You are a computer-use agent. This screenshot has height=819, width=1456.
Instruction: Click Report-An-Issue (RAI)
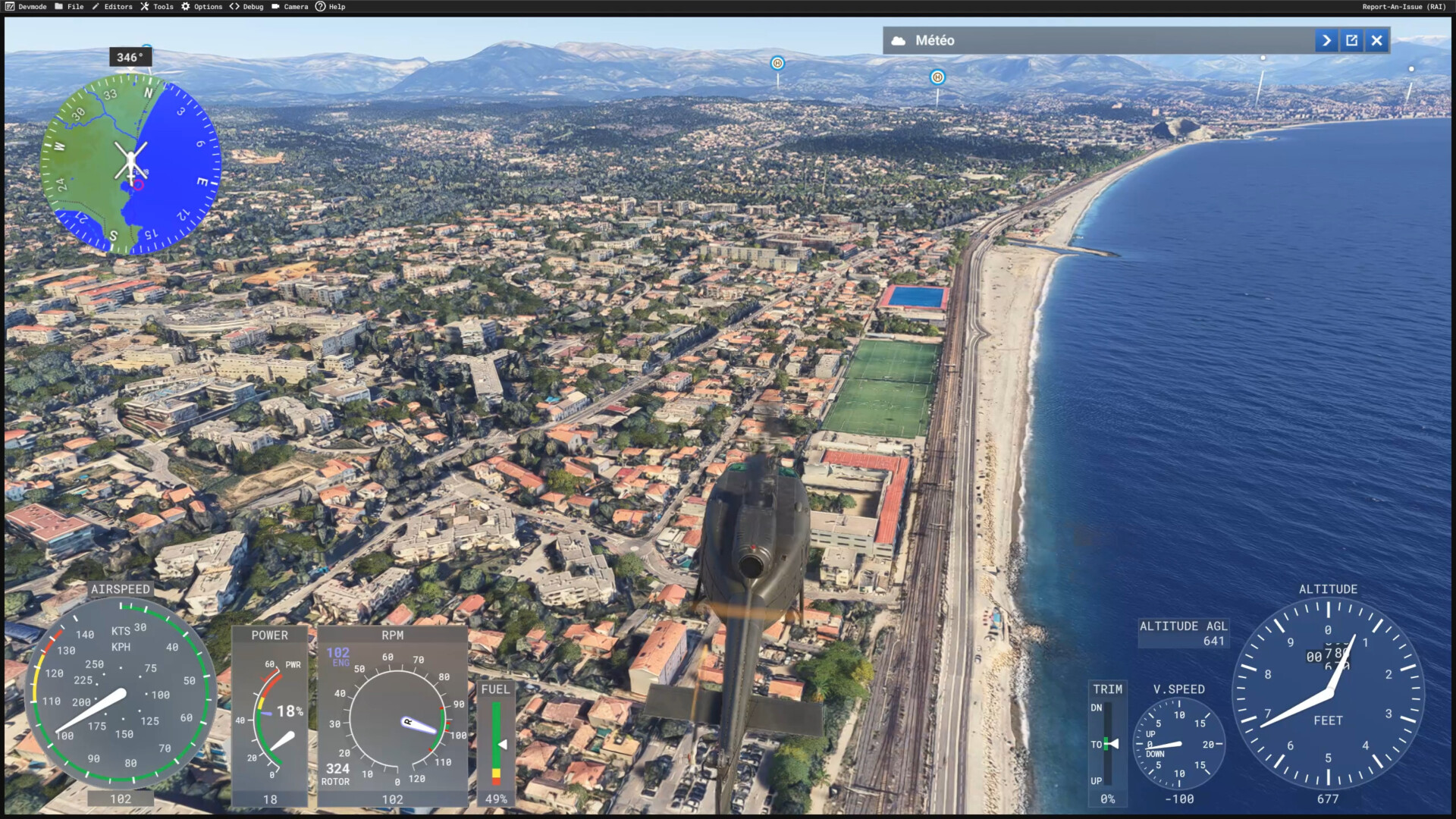click(x=1404, y=7)
